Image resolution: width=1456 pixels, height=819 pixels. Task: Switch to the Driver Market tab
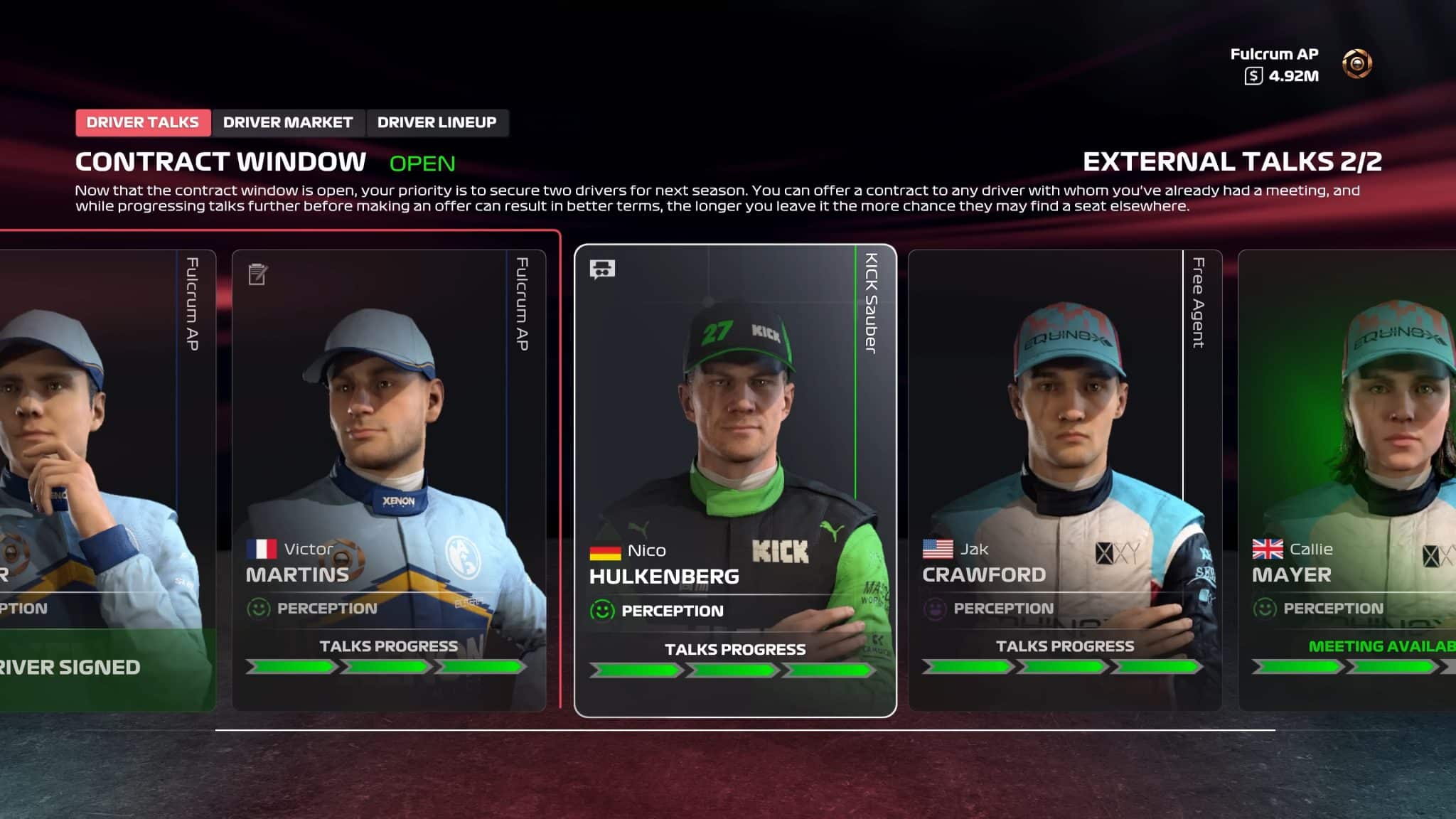287,122
